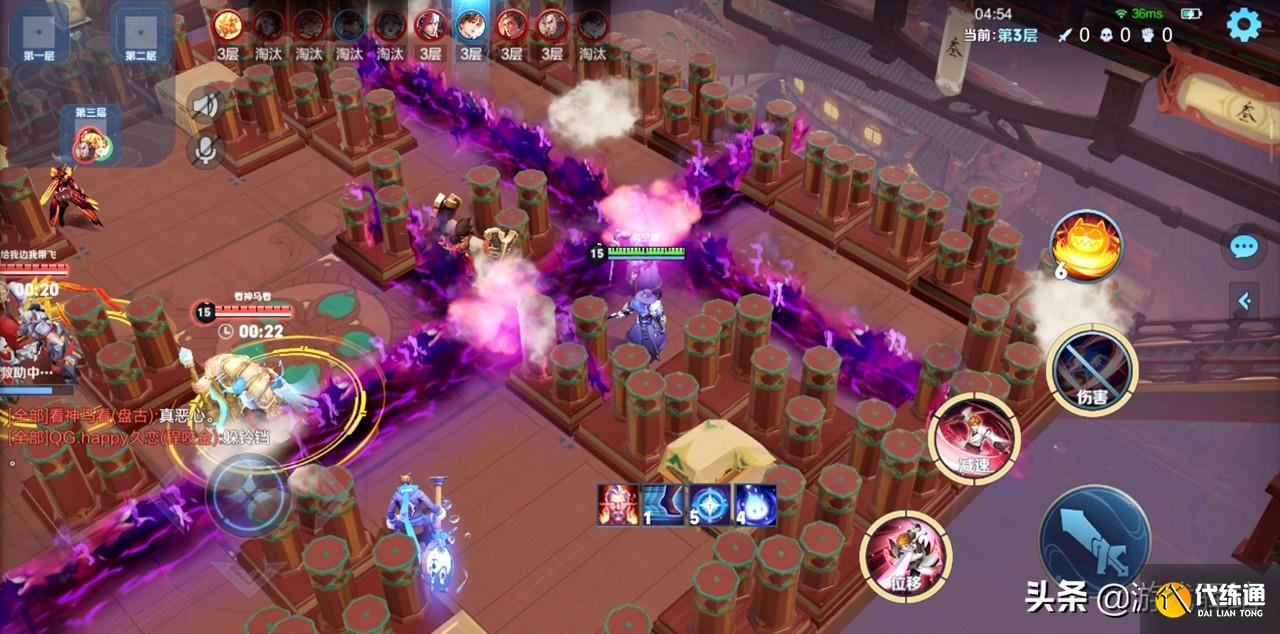Toggle the speaker sound button
Image resolution: width=1280 pixels, height=634 pixels.
coord(206,105)
